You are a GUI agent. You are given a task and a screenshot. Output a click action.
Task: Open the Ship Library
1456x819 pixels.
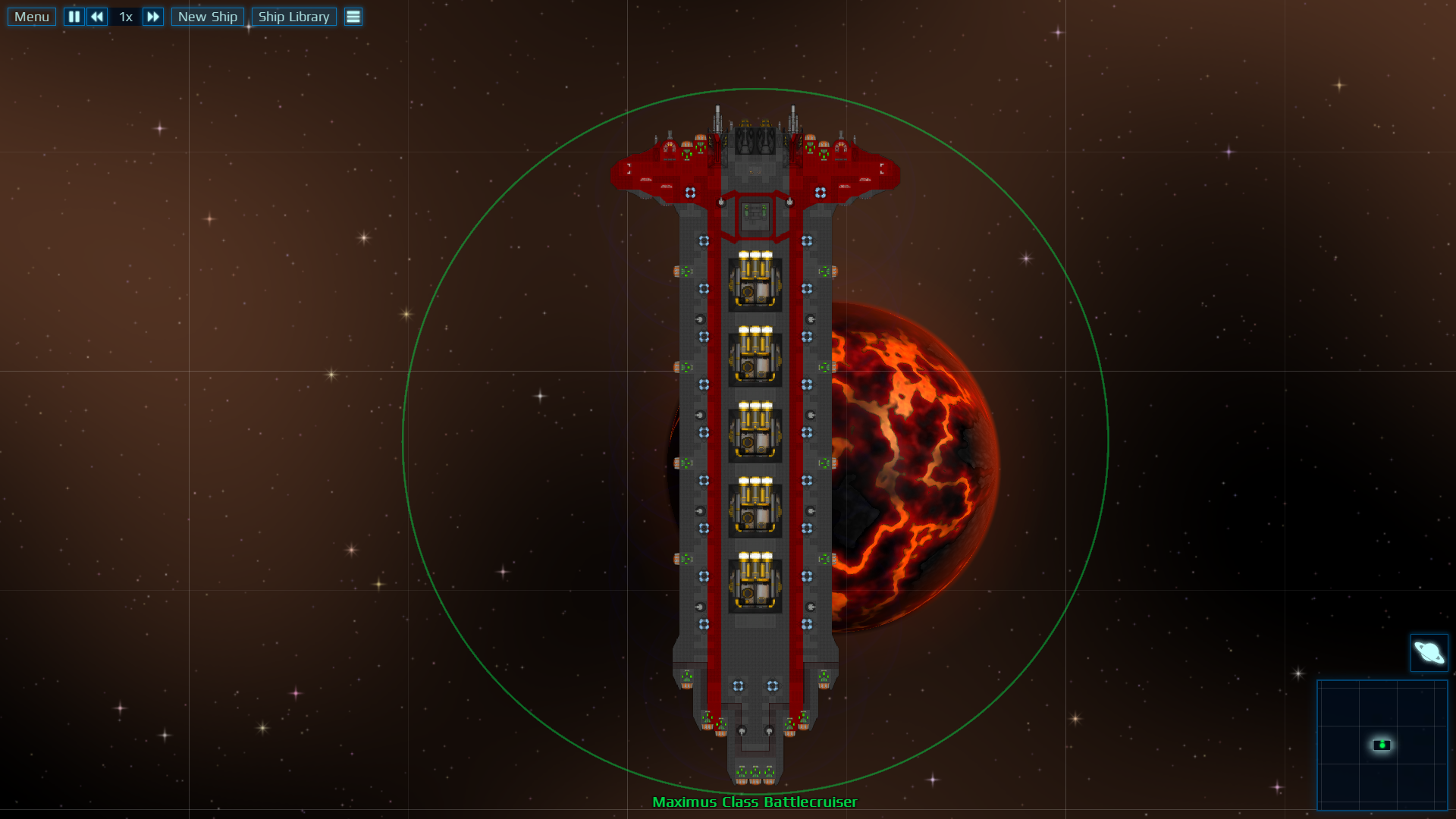click(x=293, y=17)
